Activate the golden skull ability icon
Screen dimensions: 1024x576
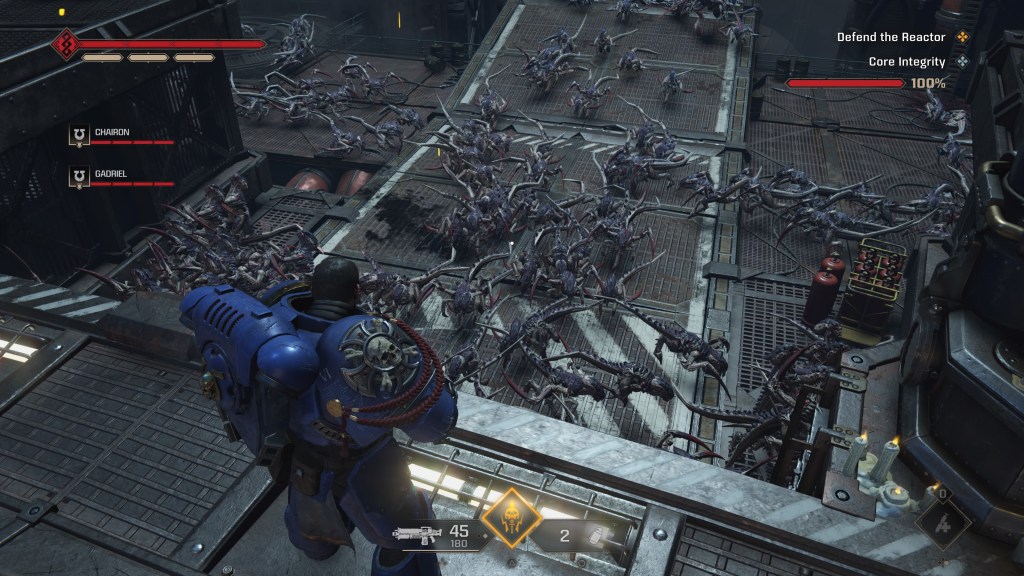tap(511, 517)
